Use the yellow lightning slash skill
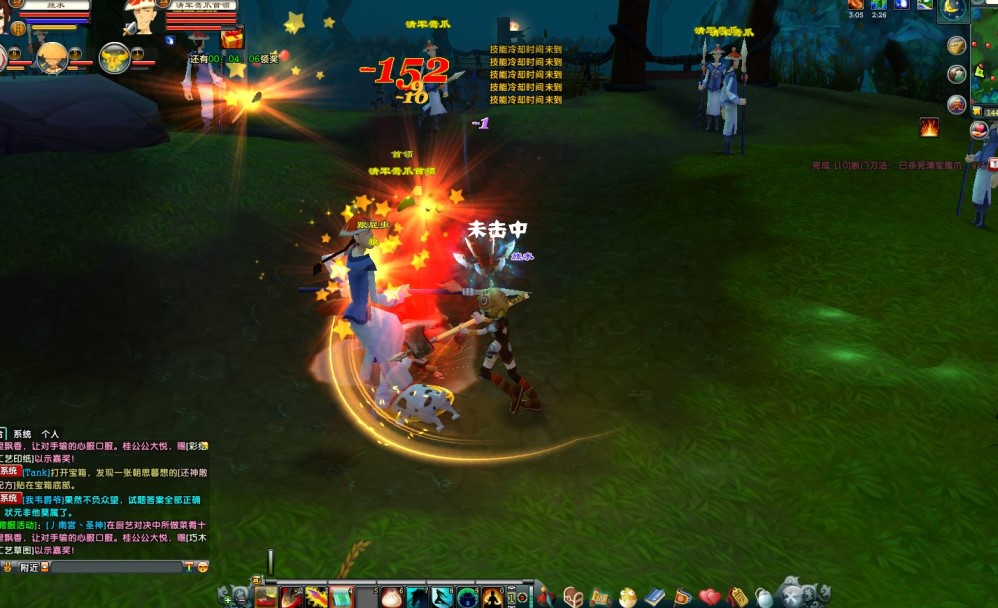 (x=316, y=597)
